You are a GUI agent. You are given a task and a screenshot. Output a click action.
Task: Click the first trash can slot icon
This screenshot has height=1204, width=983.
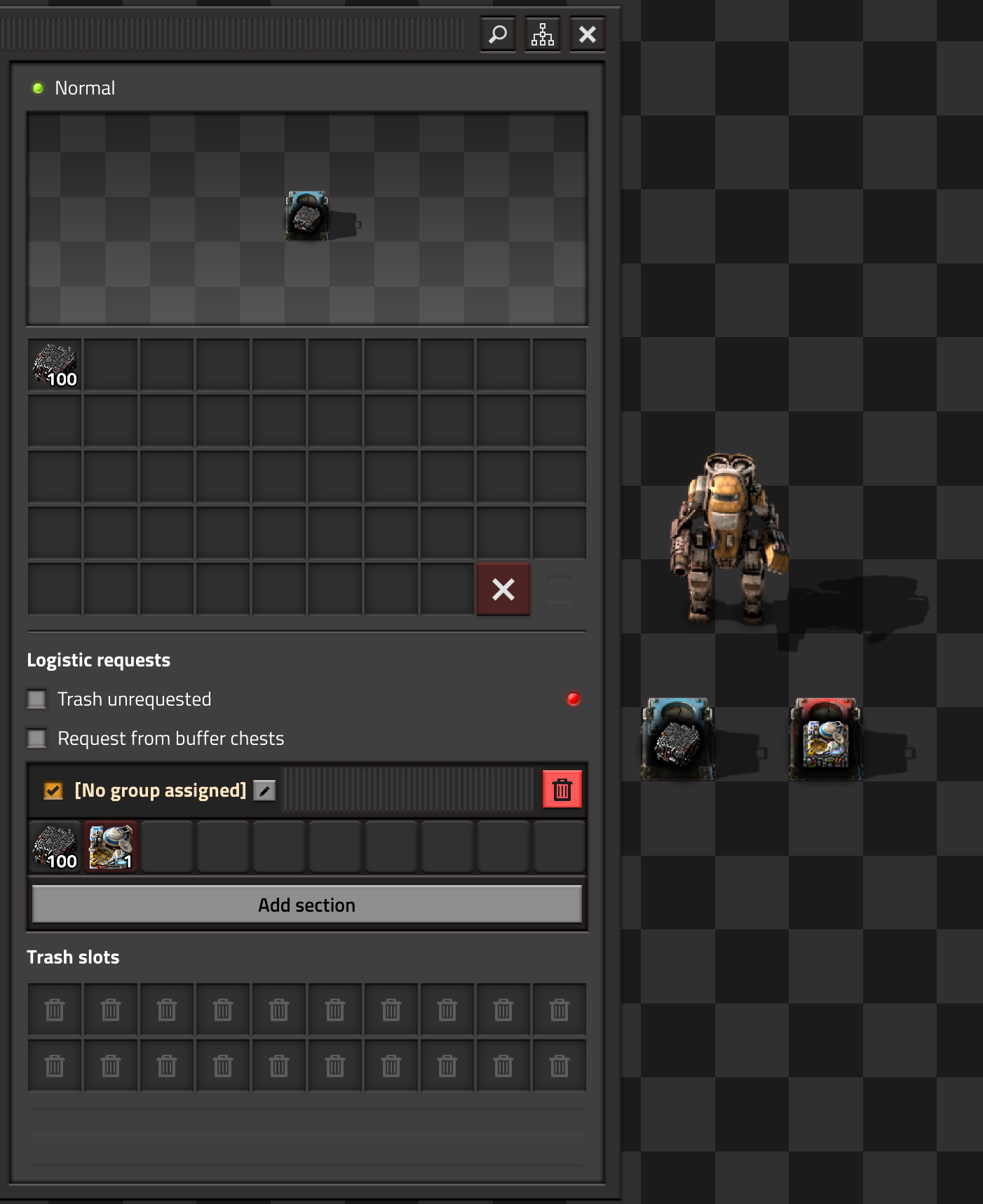54,1009
